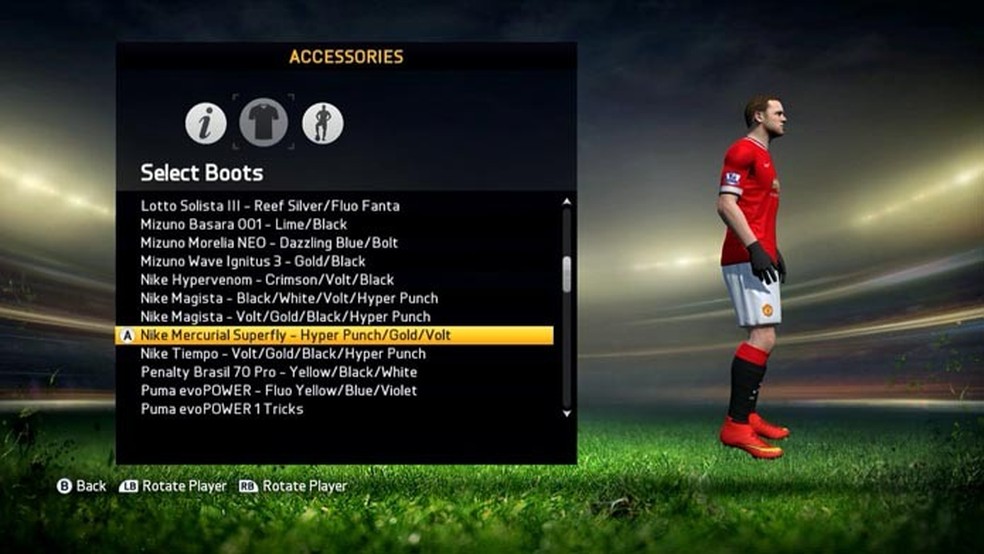Select Lotto Solista III Reef Silver boots
This screenshot has width=984, height=554.
270,206
